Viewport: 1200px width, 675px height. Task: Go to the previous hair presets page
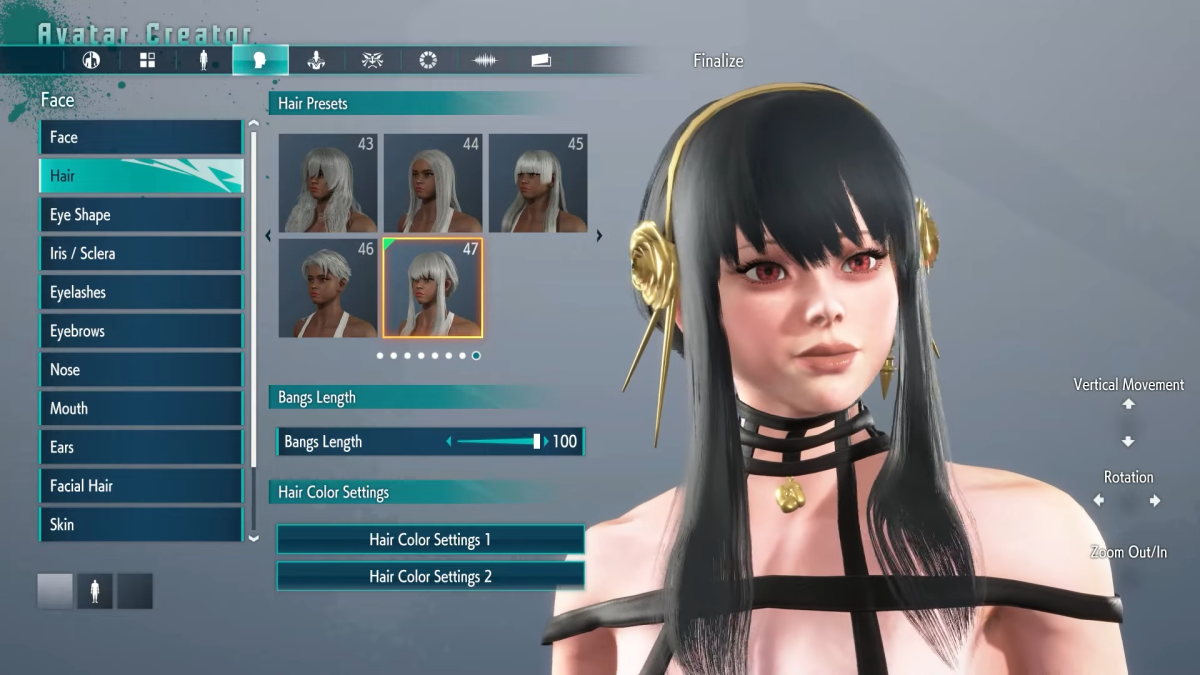click(x=268, y=237)
